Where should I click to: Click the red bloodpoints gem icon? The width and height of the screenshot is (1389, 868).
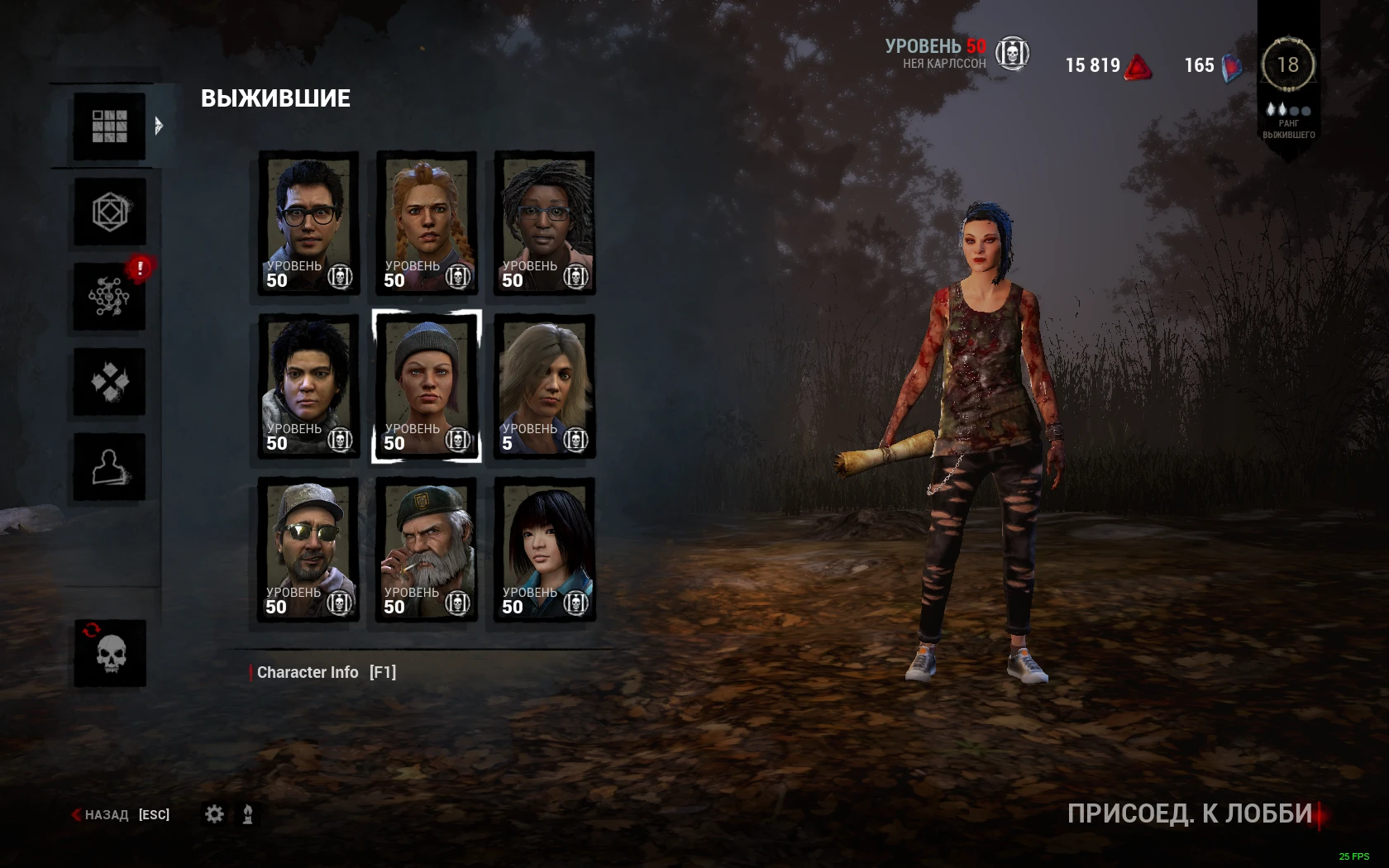click(x=1139, y=65)
